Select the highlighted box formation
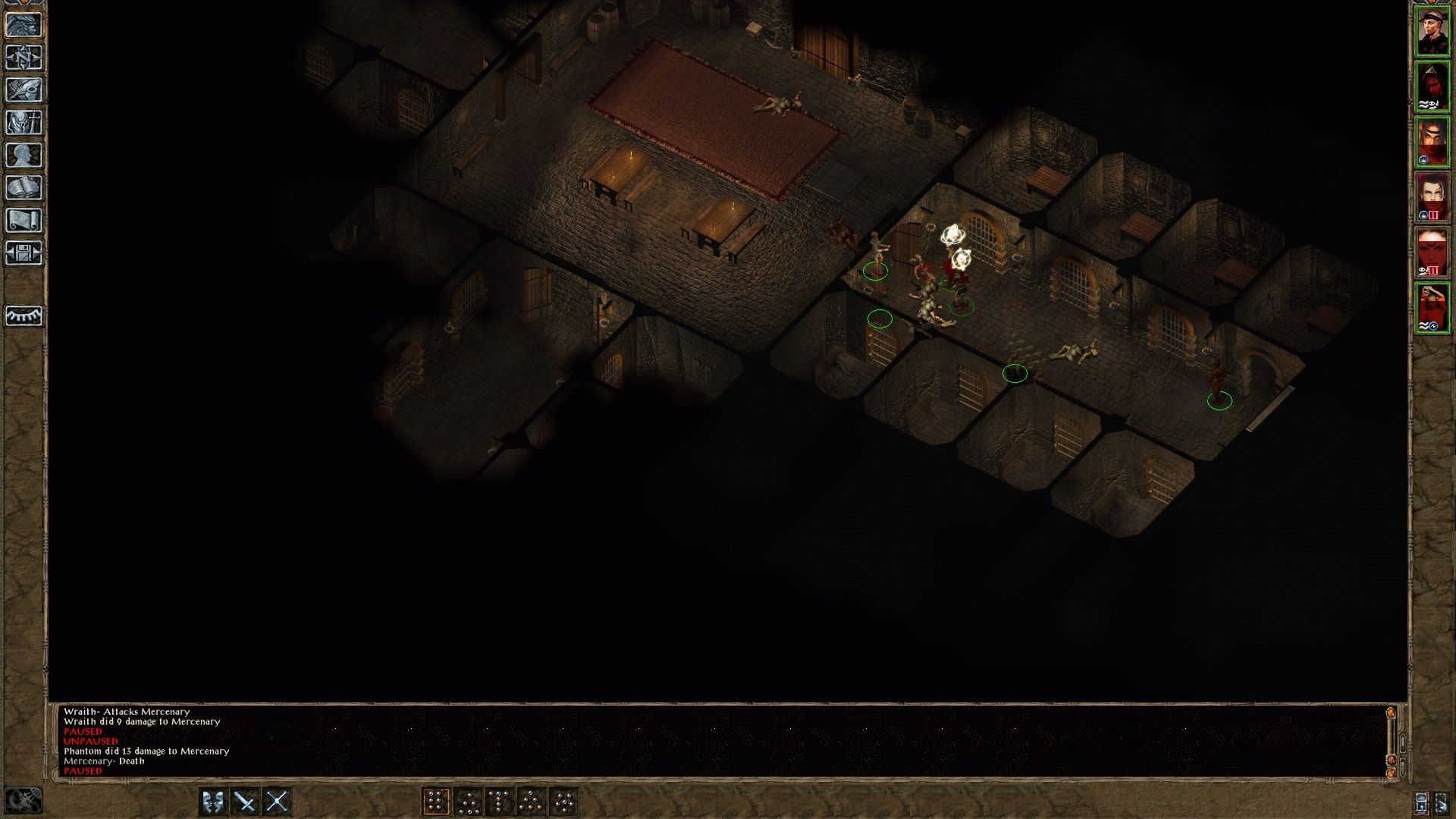This screenshot has height=819, width=1456. (x=435, y=800)
